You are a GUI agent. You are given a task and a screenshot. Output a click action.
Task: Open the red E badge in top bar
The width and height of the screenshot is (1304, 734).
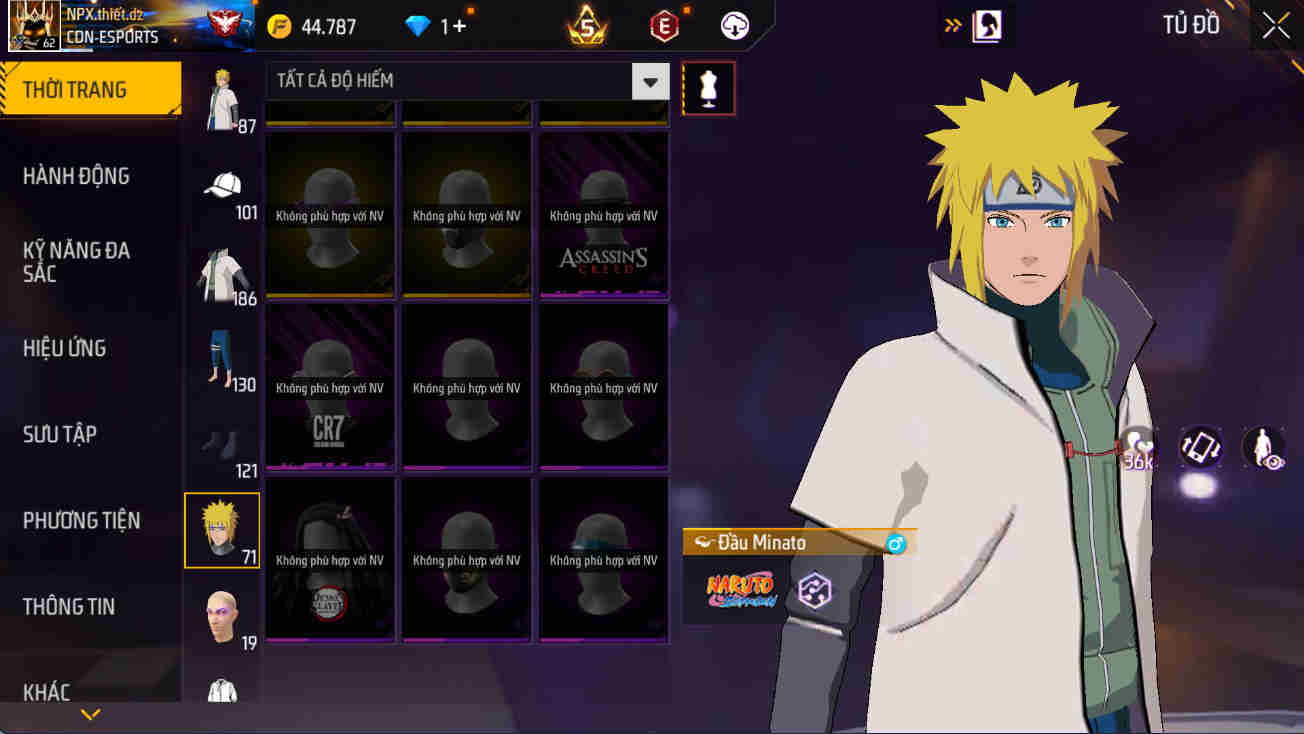(x=663, y=26)
